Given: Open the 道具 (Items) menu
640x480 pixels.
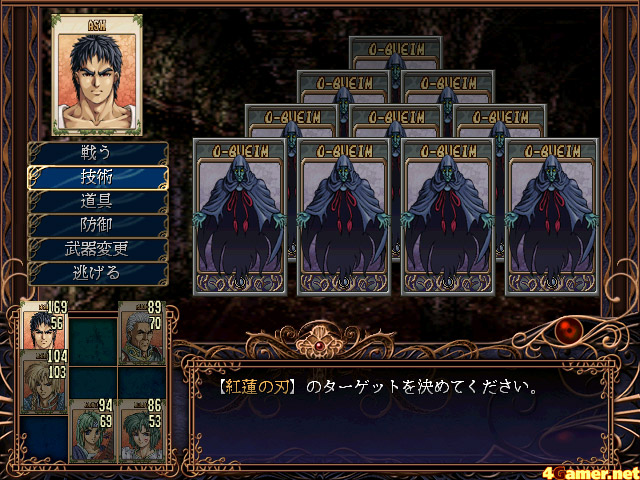Looking at the screenshot, I should (97, 200).
